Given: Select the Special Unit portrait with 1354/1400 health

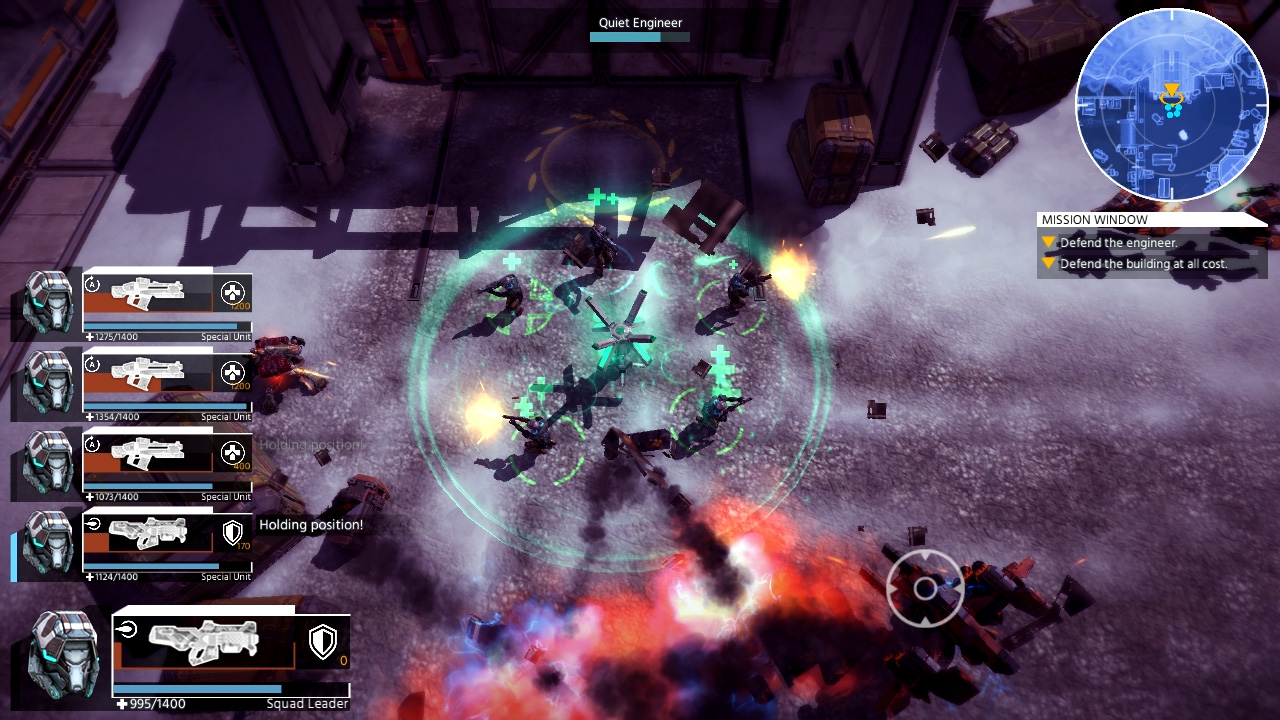Looking at the screenshot, I should click(x=48, y=382).
